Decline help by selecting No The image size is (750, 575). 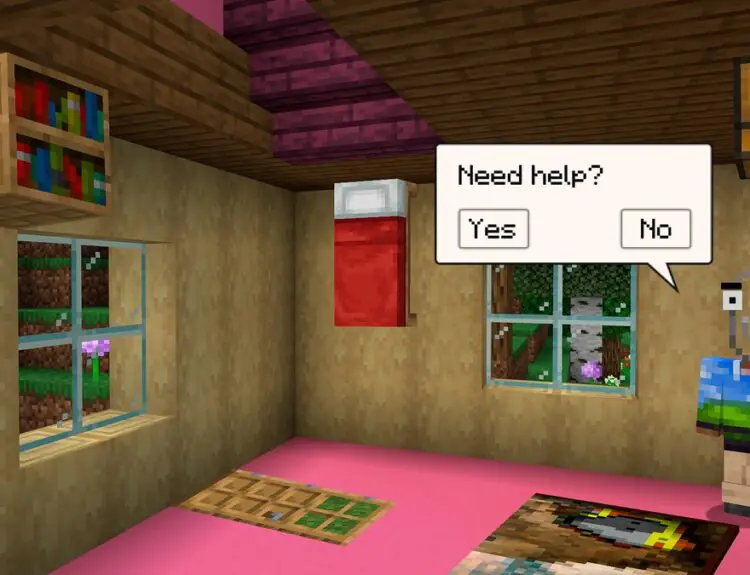coord(655,229)
